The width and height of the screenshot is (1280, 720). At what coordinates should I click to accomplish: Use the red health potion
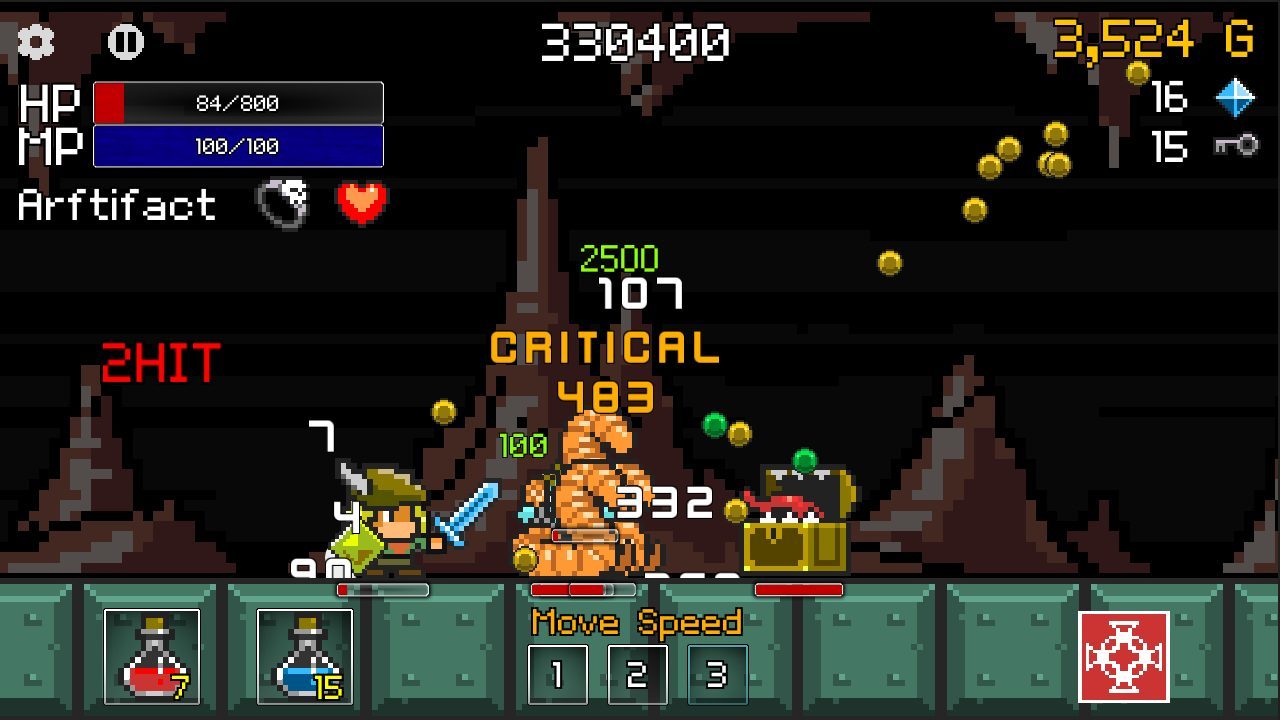[152, 656]
